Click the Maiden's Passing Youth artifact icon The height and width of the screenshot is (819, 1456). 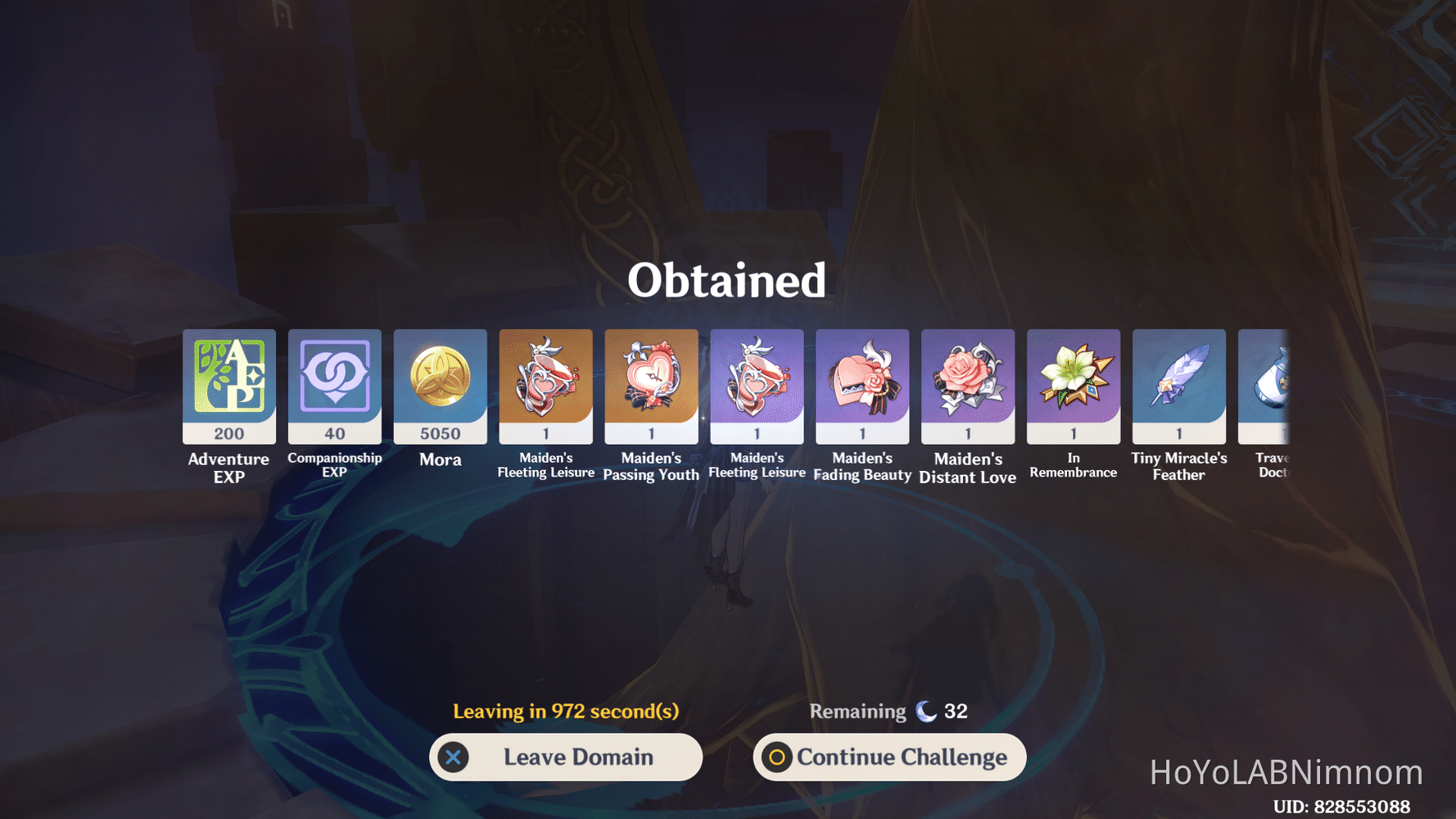[651, 378]
